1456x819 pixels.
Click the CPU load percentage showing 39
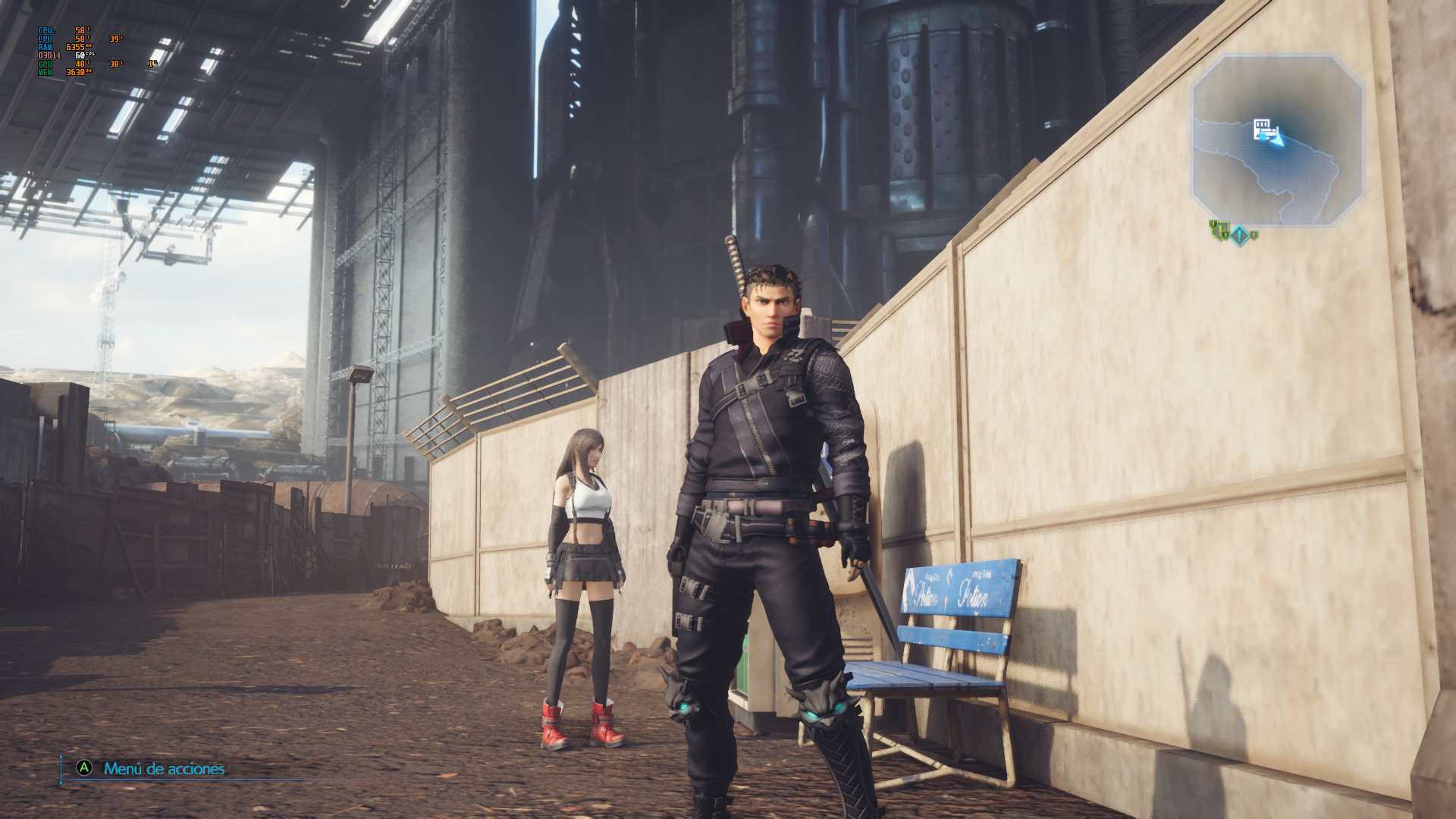(114, 39)
